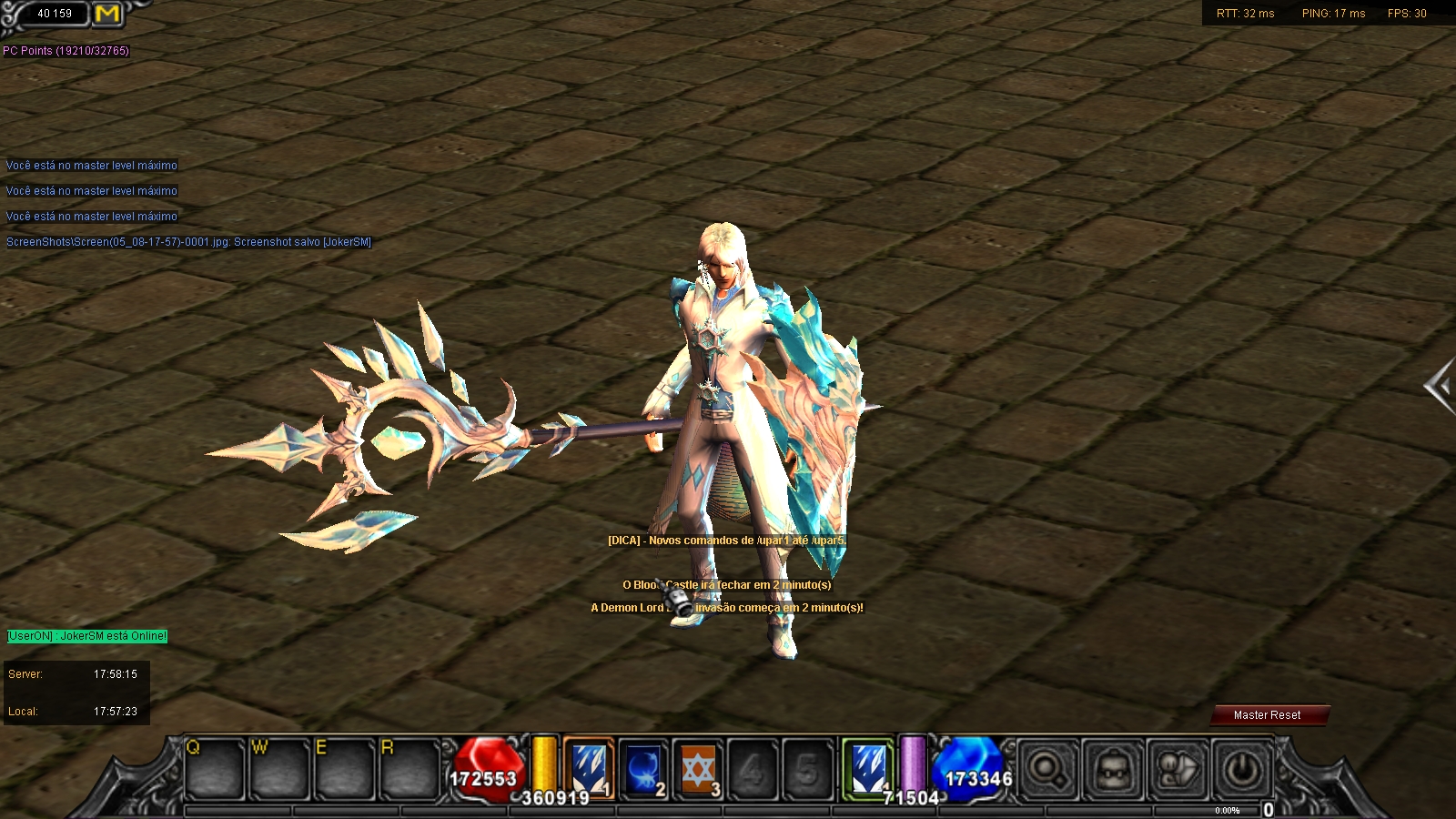
Task: Open the magnifying glass search button
Action: pos(1047,771)
